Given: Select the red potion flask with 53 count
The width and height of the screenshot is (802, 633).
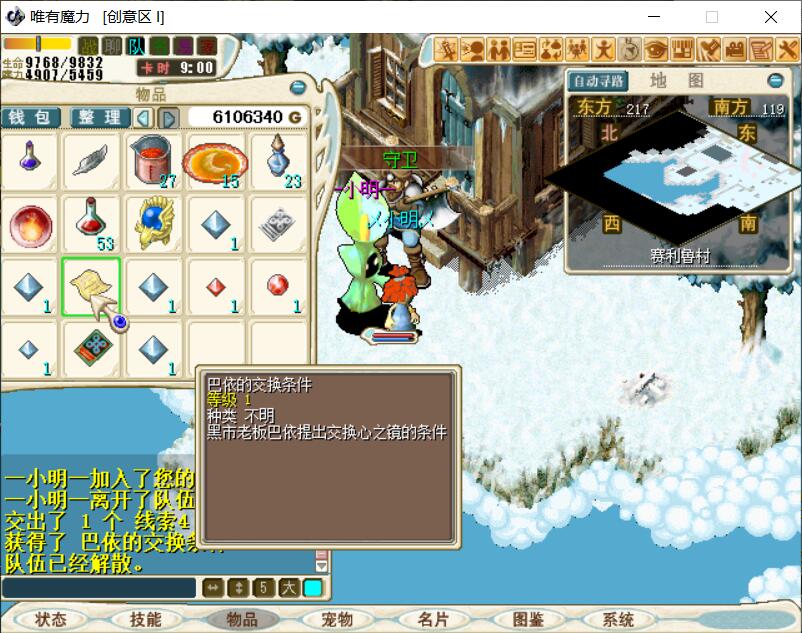Looking at the screenshot, I should point(91,223).
